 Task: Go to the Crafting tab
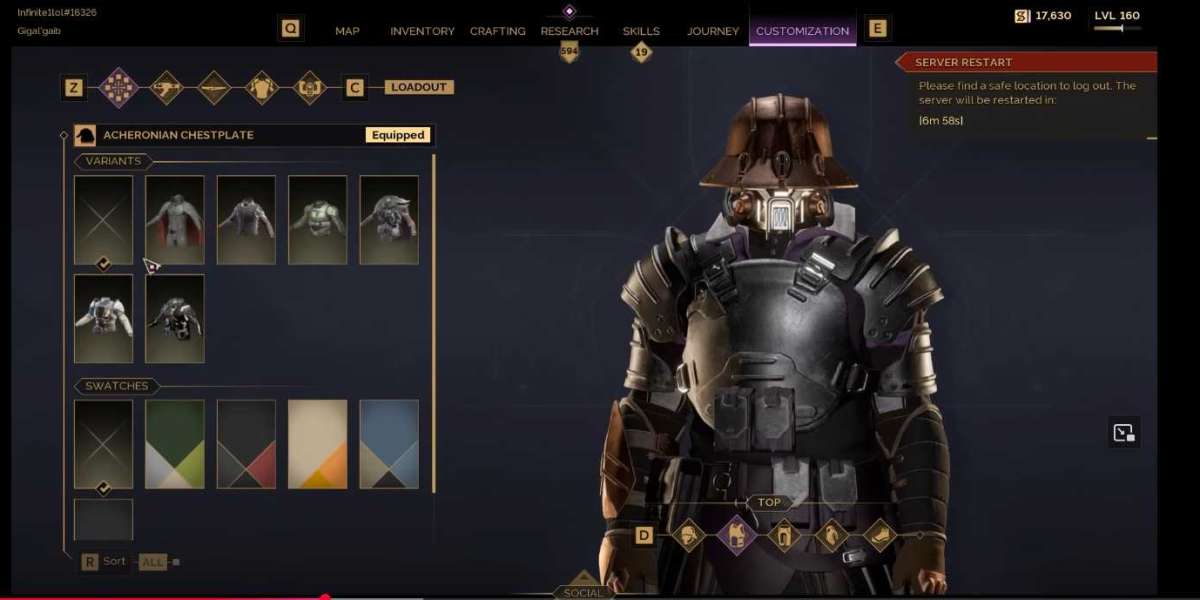pos(498,31)
